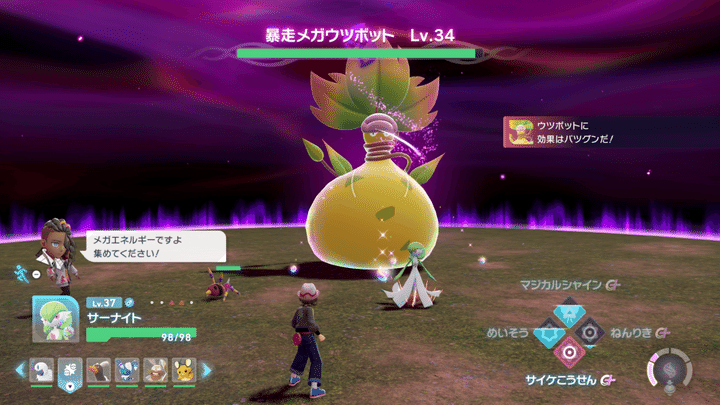This screenshot has height=405, width=720.
Task: Swap to Dedenne in the party
Action: point(182,371)
